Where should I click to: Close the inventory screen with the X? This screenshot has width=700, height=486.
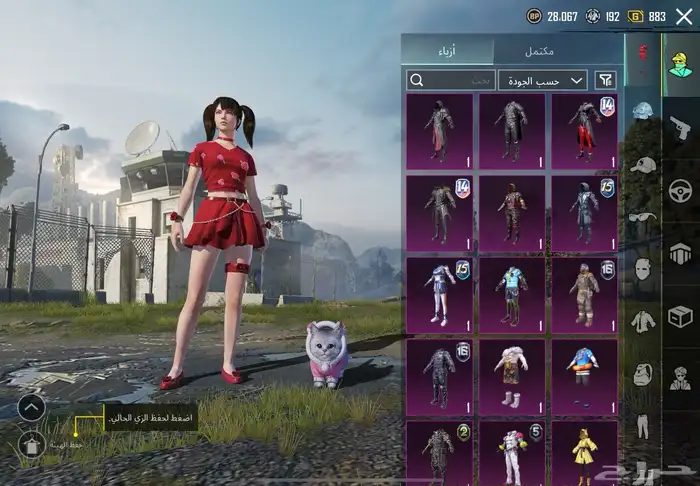click(x=684, y=16)
